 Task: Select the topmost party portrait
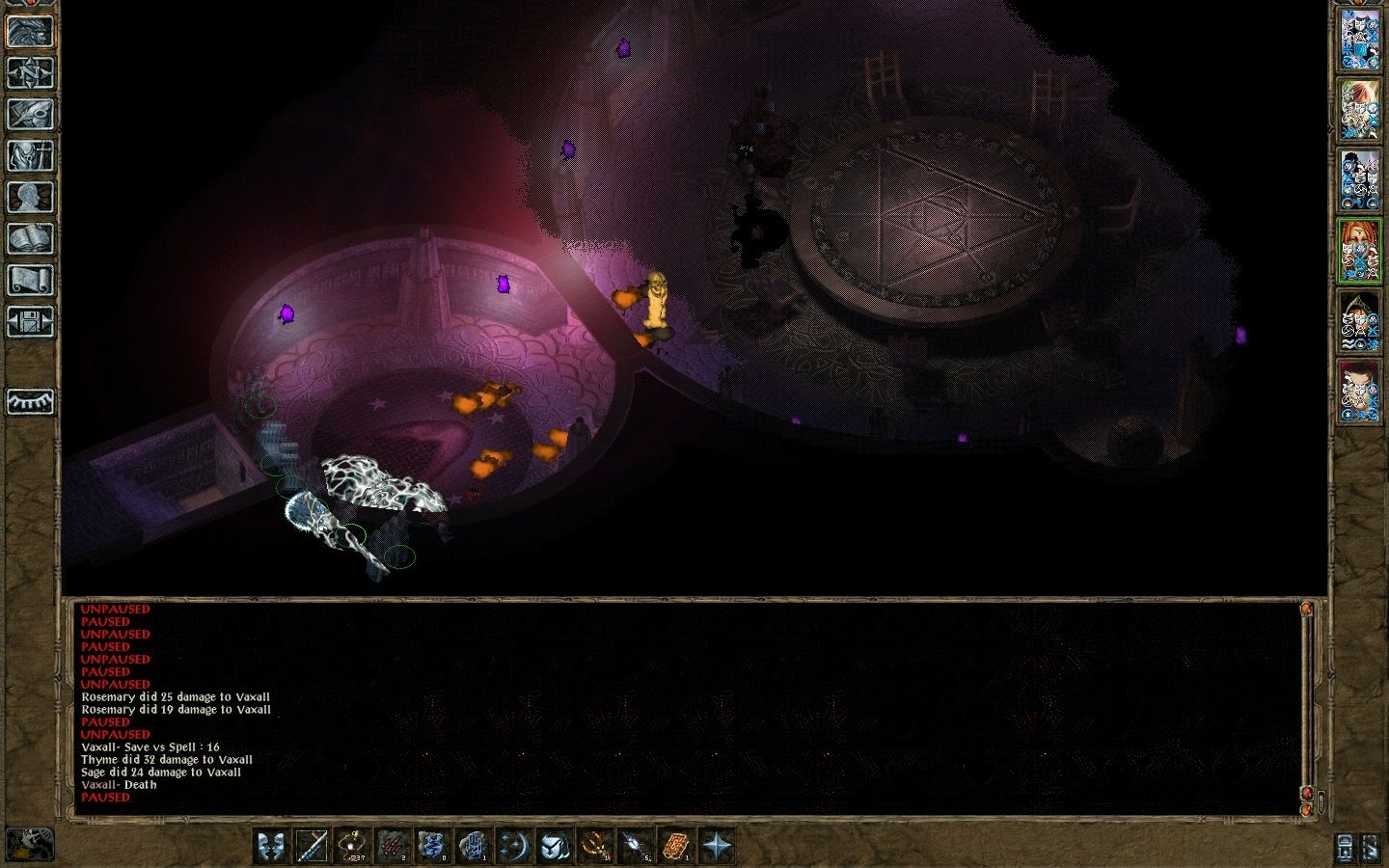(x=1360, y=39)
